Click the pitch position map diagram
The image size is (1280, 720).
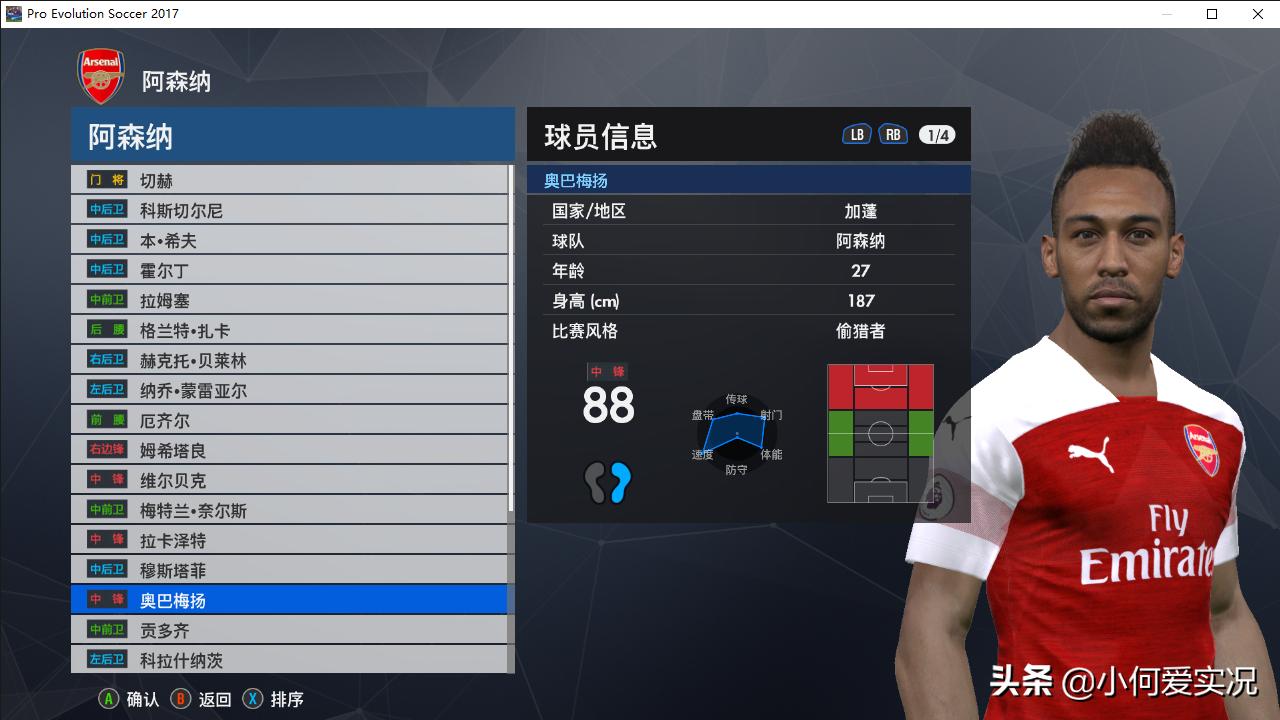coord(880,432)
